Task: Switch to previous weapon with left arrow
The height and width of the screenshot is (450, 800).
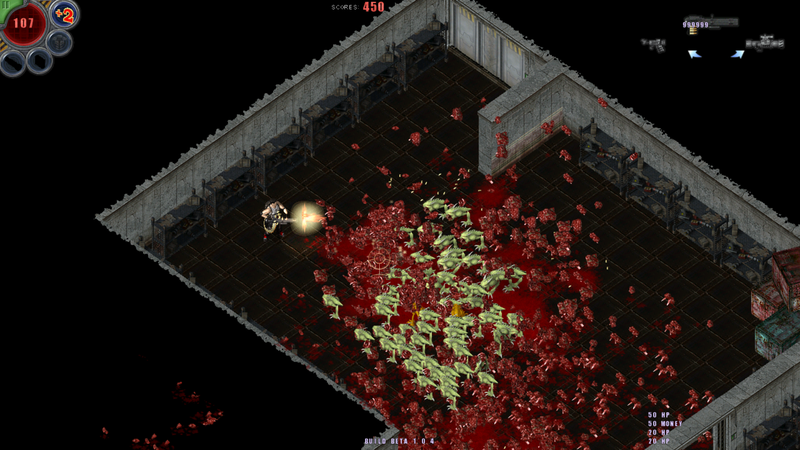Action: tap(694, 54)
